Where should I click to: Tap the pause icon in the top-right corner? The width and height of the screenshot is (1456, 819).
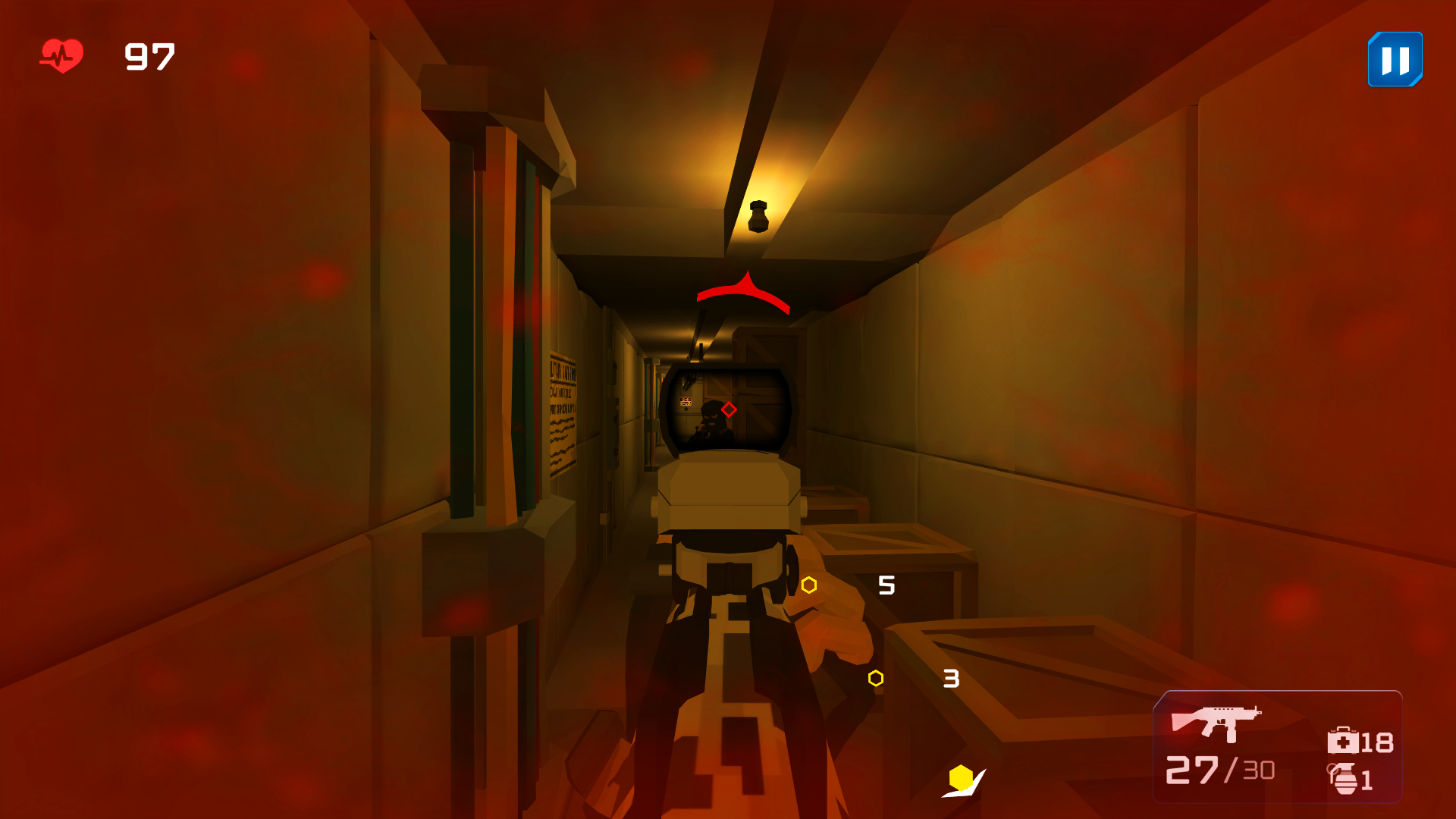[x=1394, y=58]
